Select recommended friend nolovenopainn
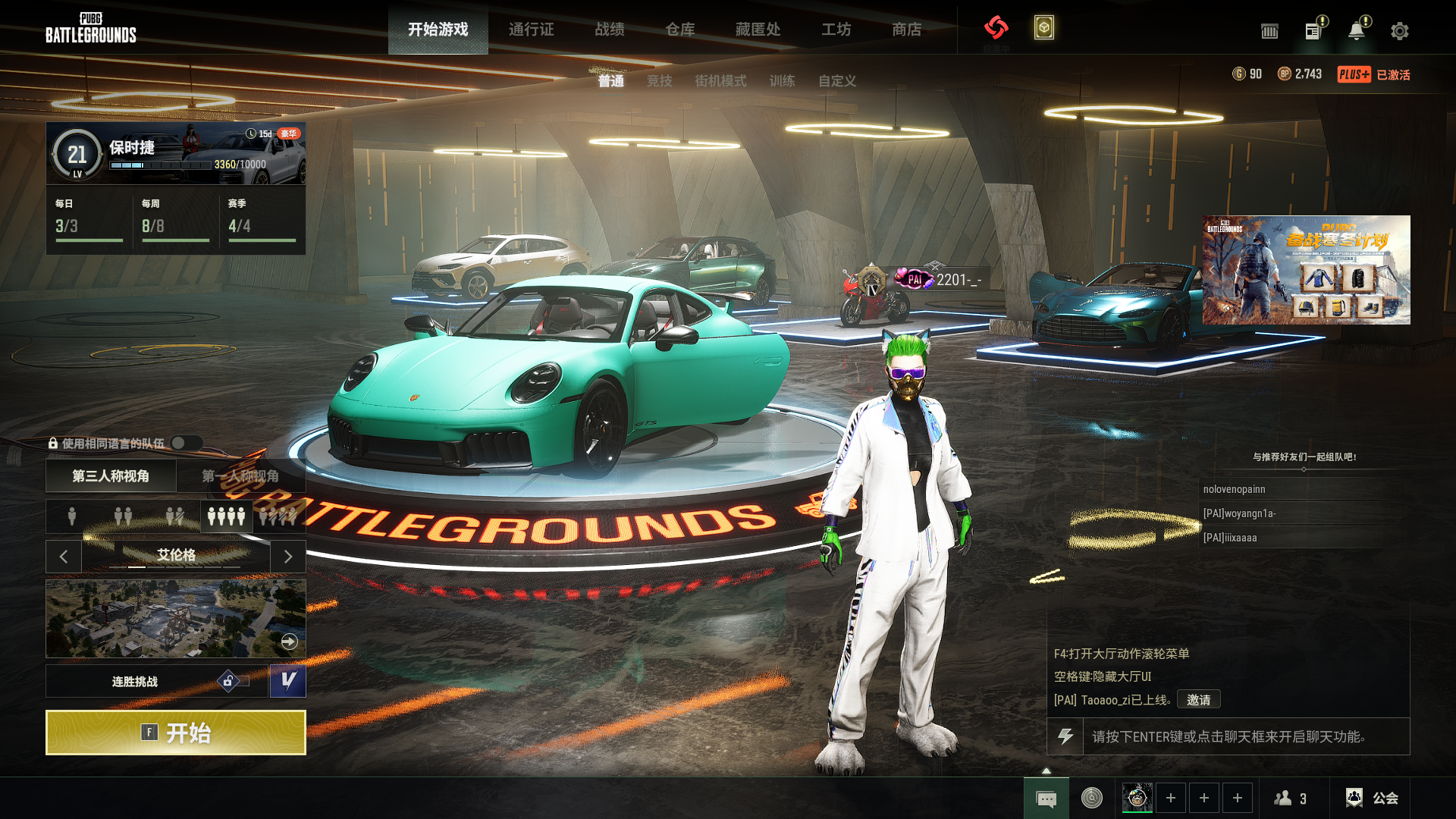The width and height of the screenshot is (1456, 819). tap(1234, 489)
